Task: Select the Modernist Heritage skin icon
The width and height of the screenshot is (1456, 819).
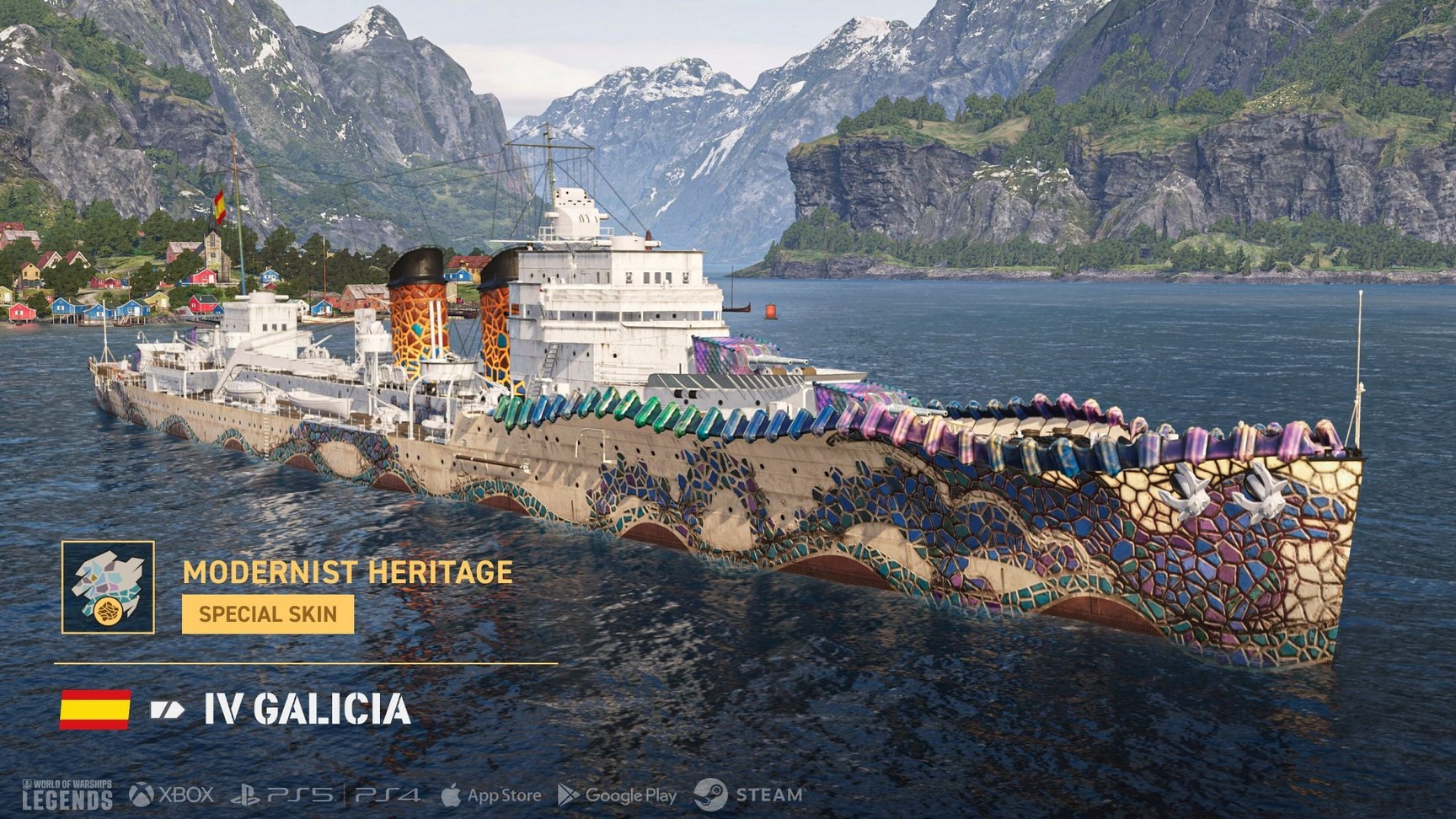Action: click(x=108, y=587)
